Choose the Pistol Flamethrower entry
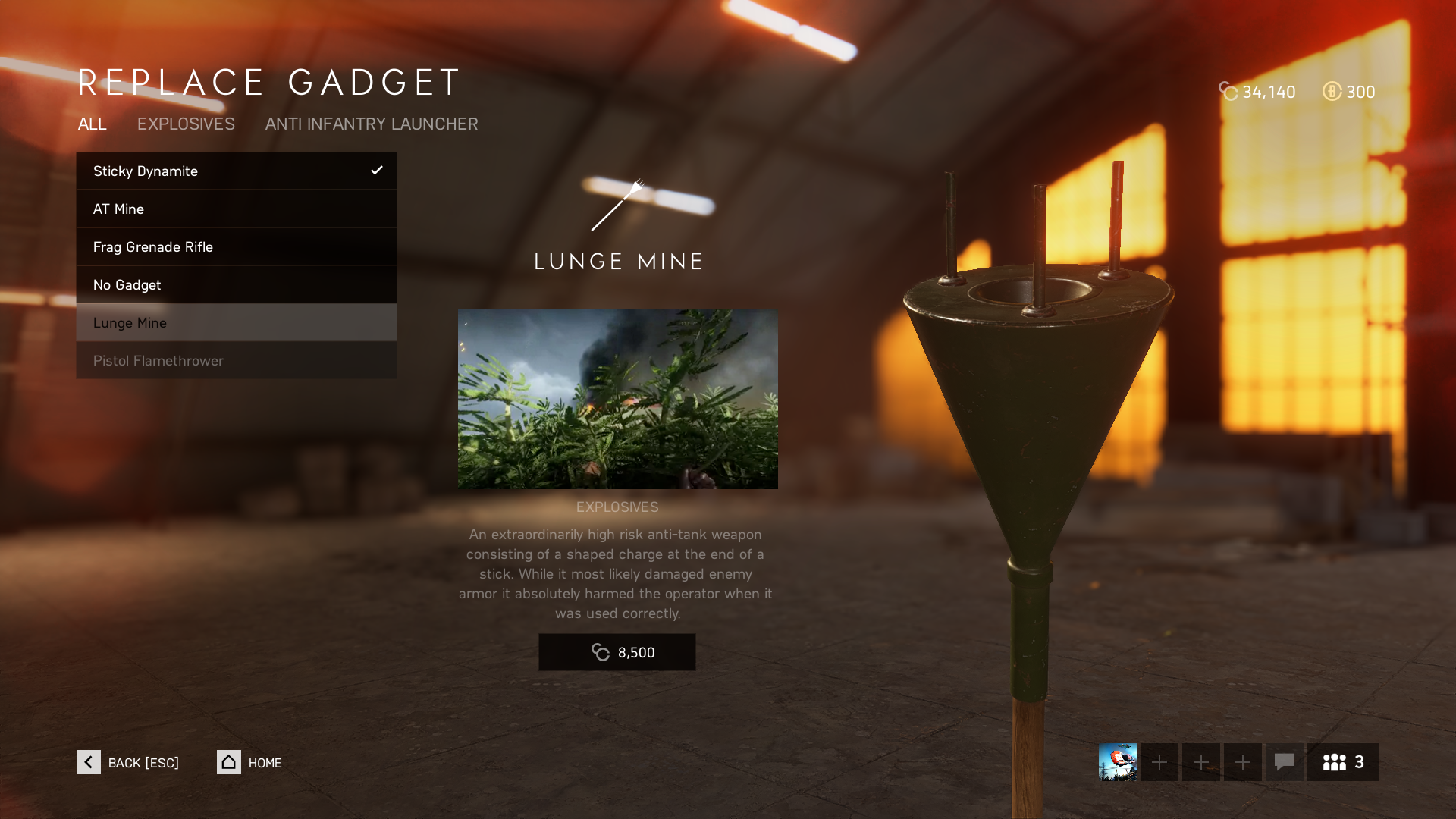The width and height of the screenshot is (1456, 819). (236, 360)
